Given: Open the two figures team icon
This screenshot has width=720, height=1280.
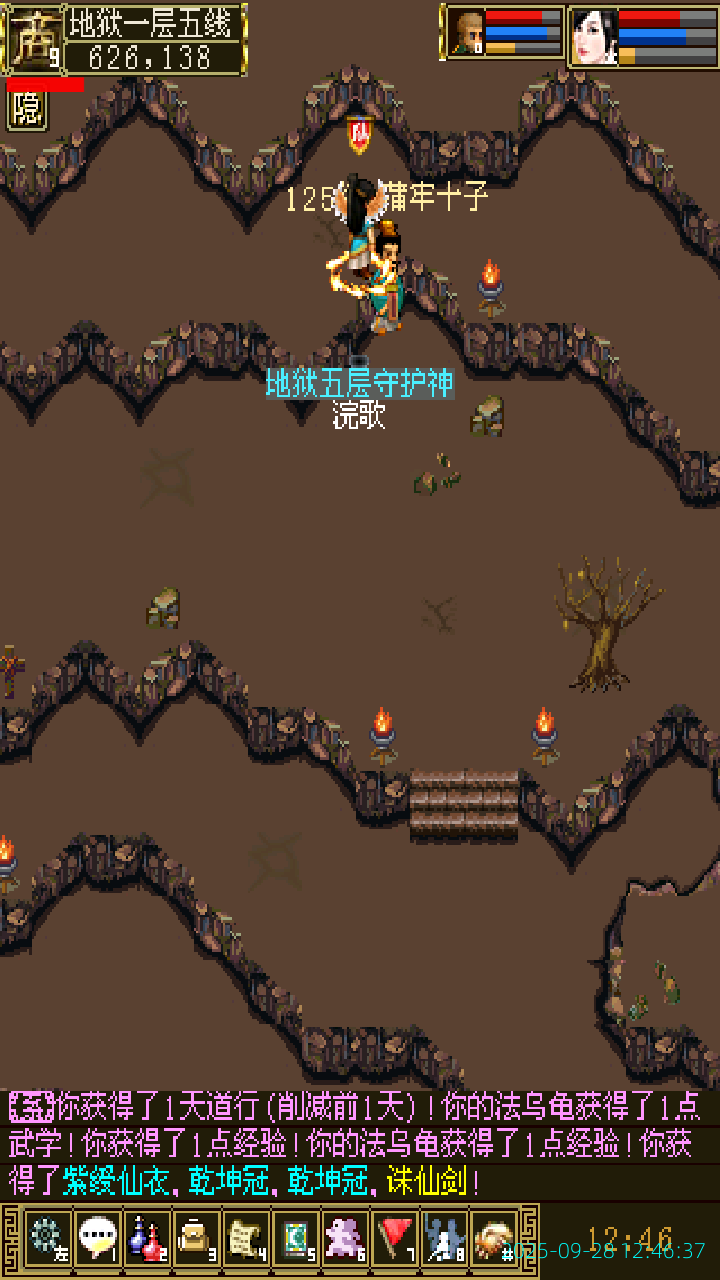Looking at the screenshot, I should [x=443, y=1239].
